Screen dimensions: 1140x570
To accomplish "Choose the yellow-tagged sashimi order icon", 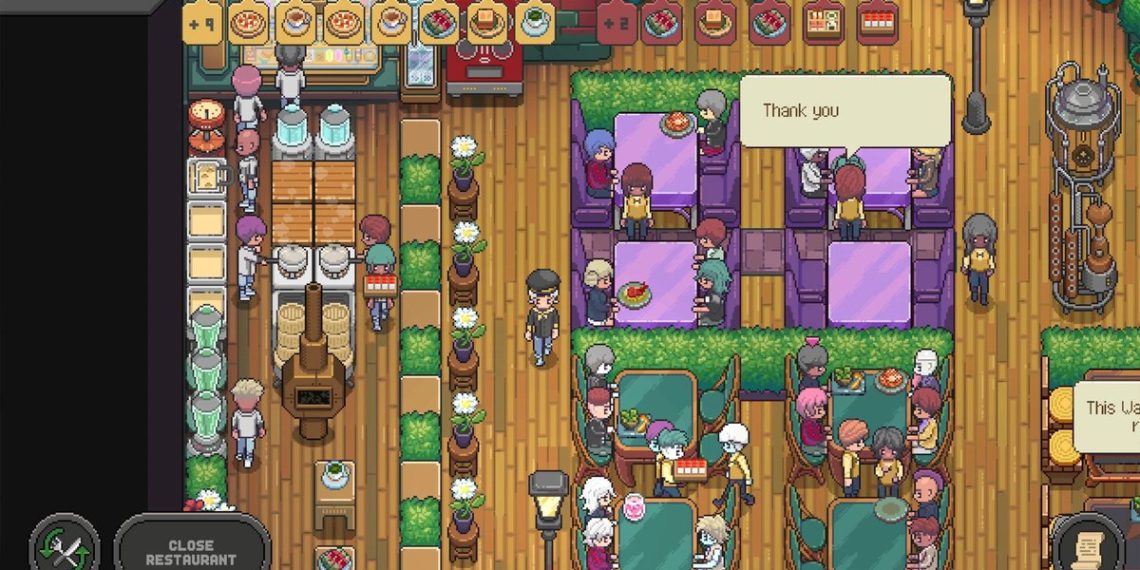I will pyautogui.click(x=439, y=22).
